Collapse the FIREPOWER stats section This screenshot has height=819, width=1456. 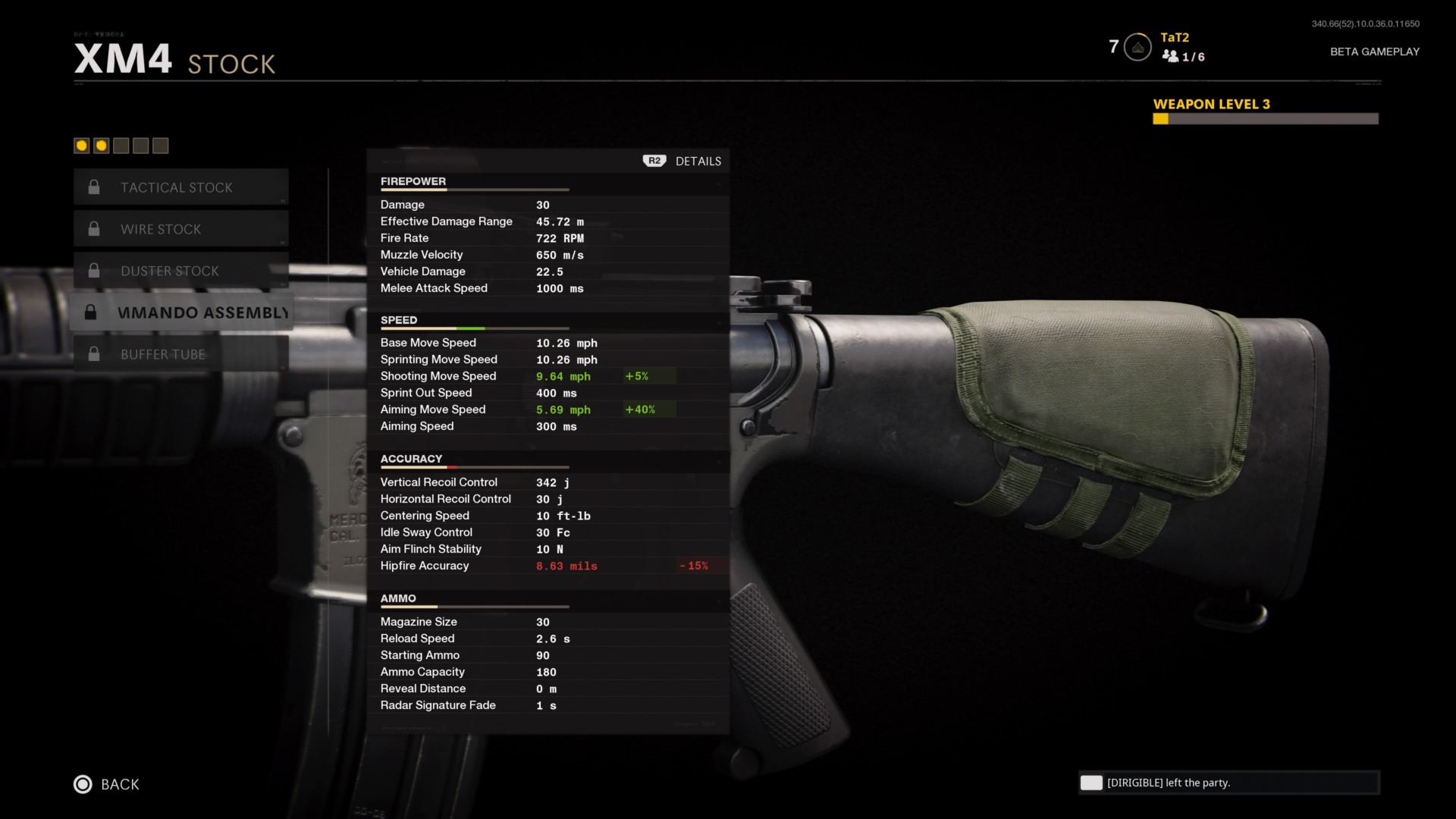413,181
